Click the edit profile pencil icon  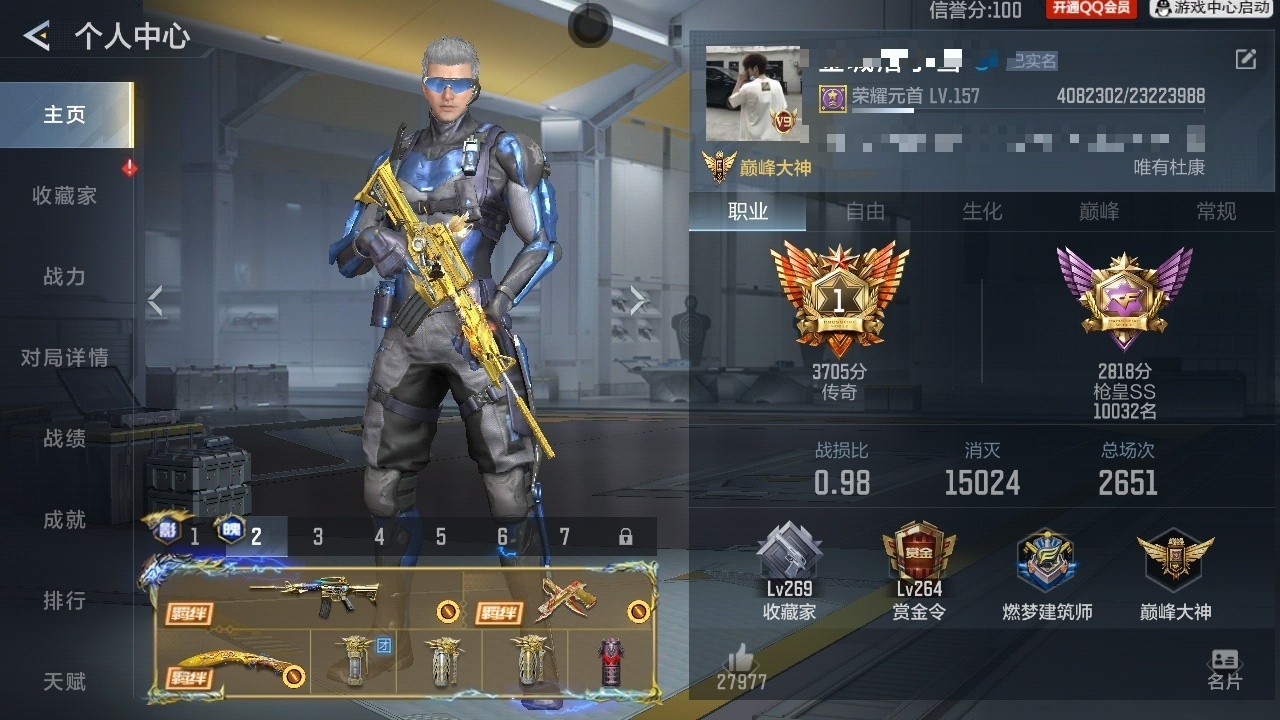(x=1245, y=60)
